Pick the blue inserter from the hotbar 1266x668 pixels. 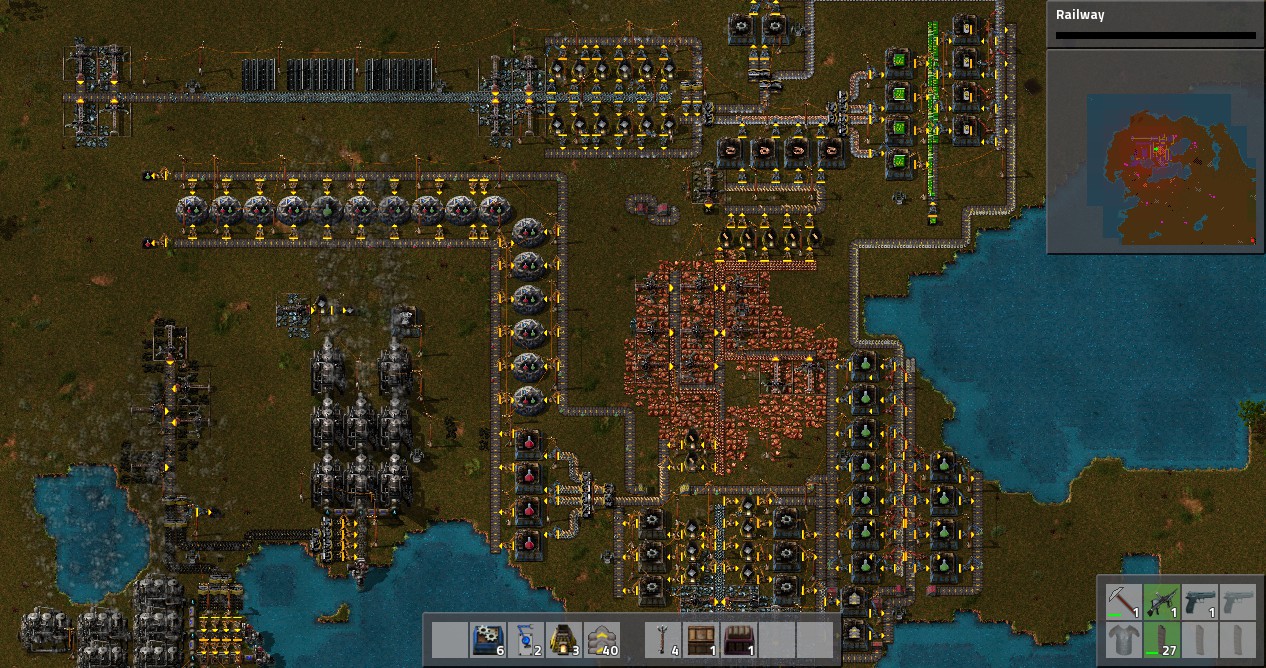(x=525, y=639)
